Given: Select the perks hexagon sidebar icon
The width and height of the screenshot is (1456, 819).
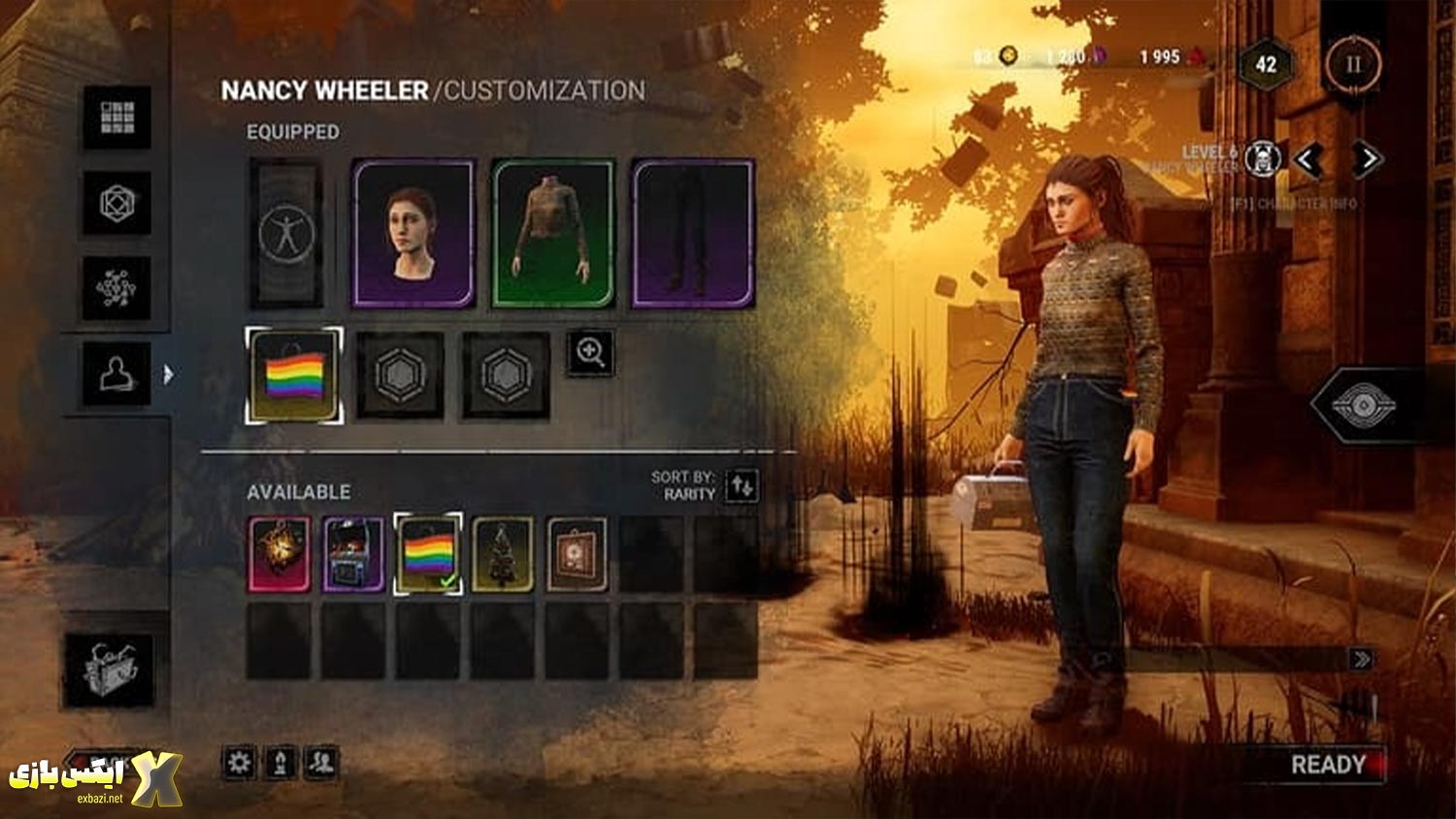Looking at the screenshot, I should (117, 204).
